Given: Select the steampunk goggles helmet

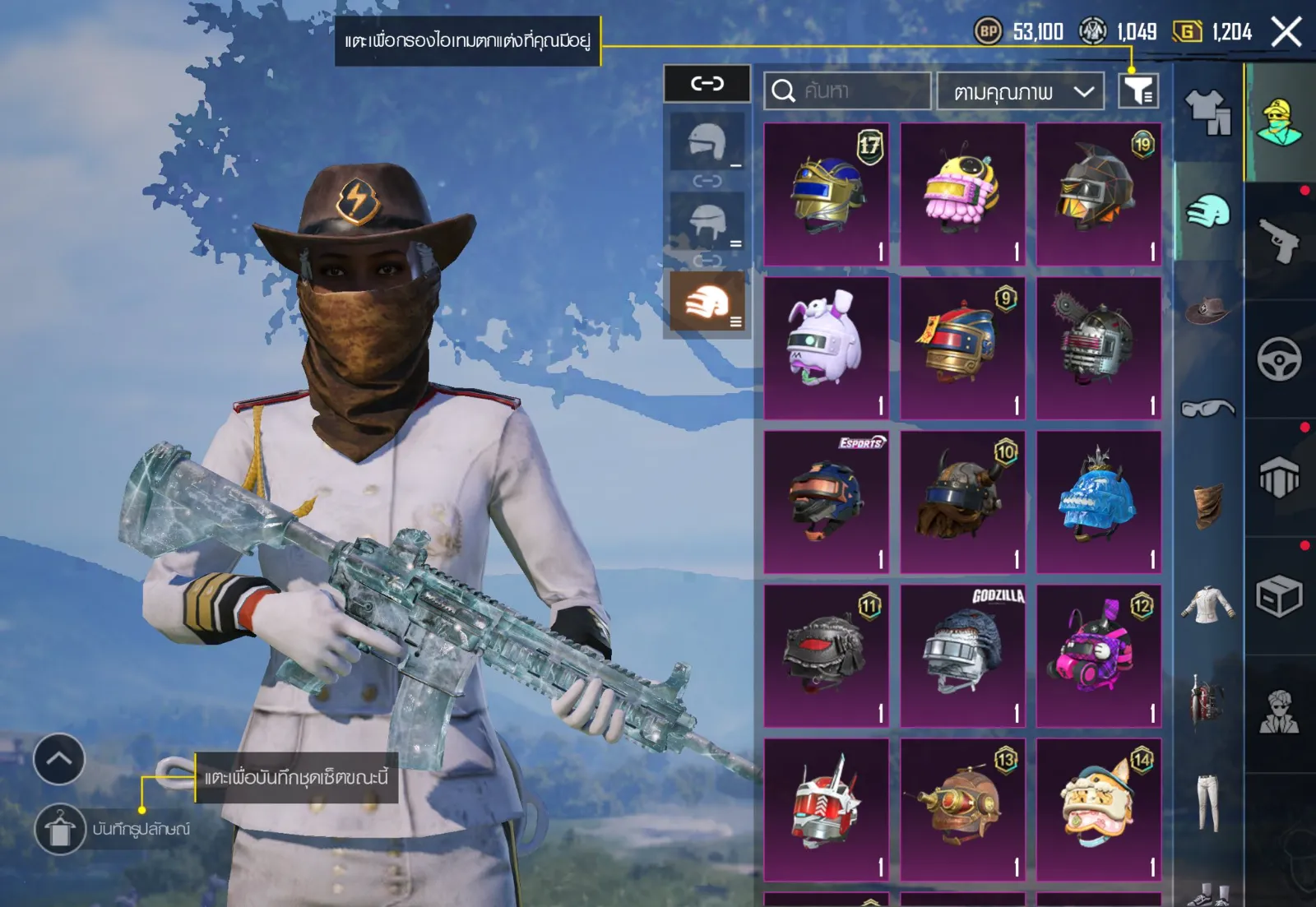Looking at the screenshot, I should (962, 809).
